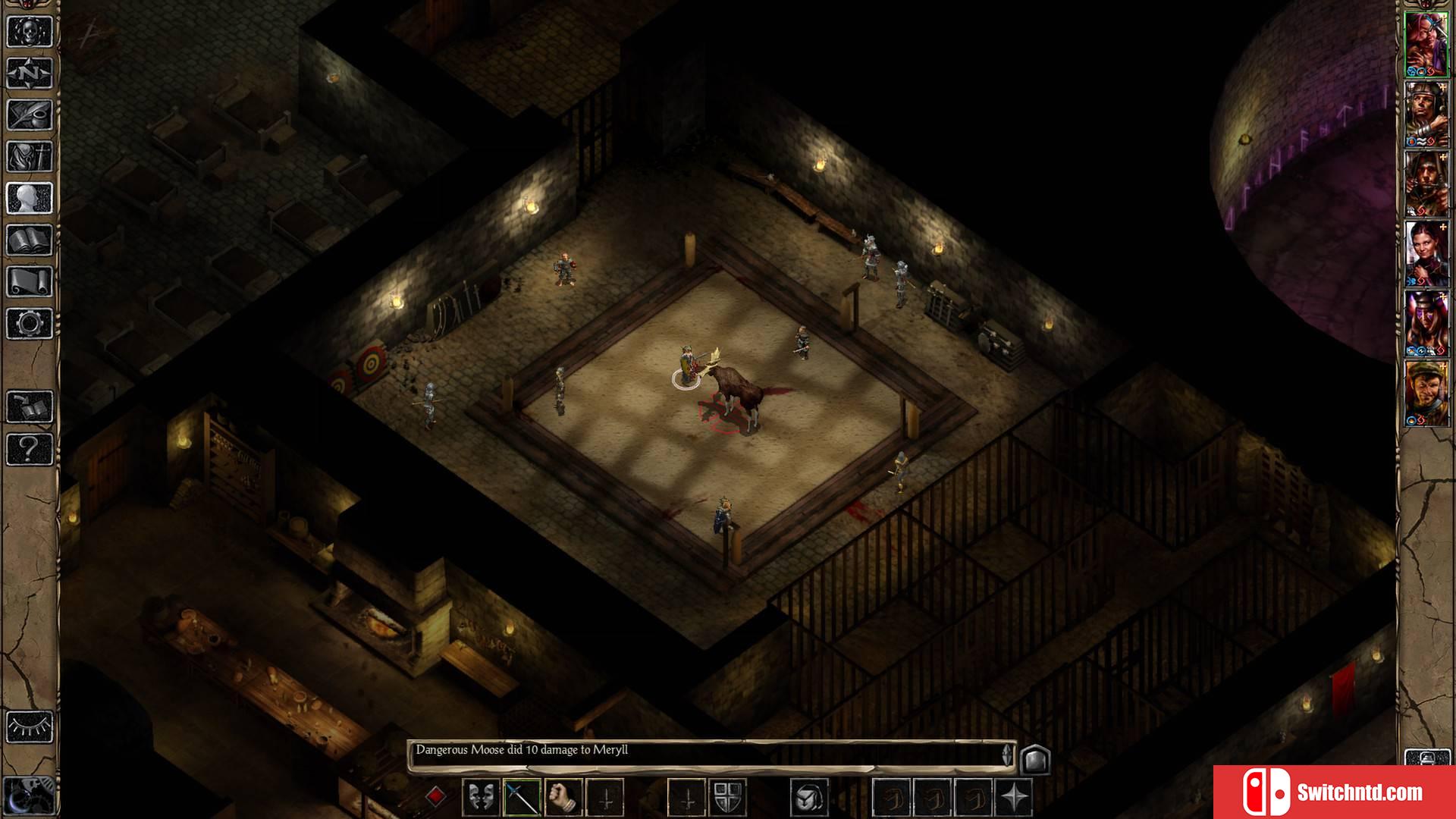Screen dimensions: 1456x819
Task: Open special abilities star button
Action: click(x=1014, y=798)
